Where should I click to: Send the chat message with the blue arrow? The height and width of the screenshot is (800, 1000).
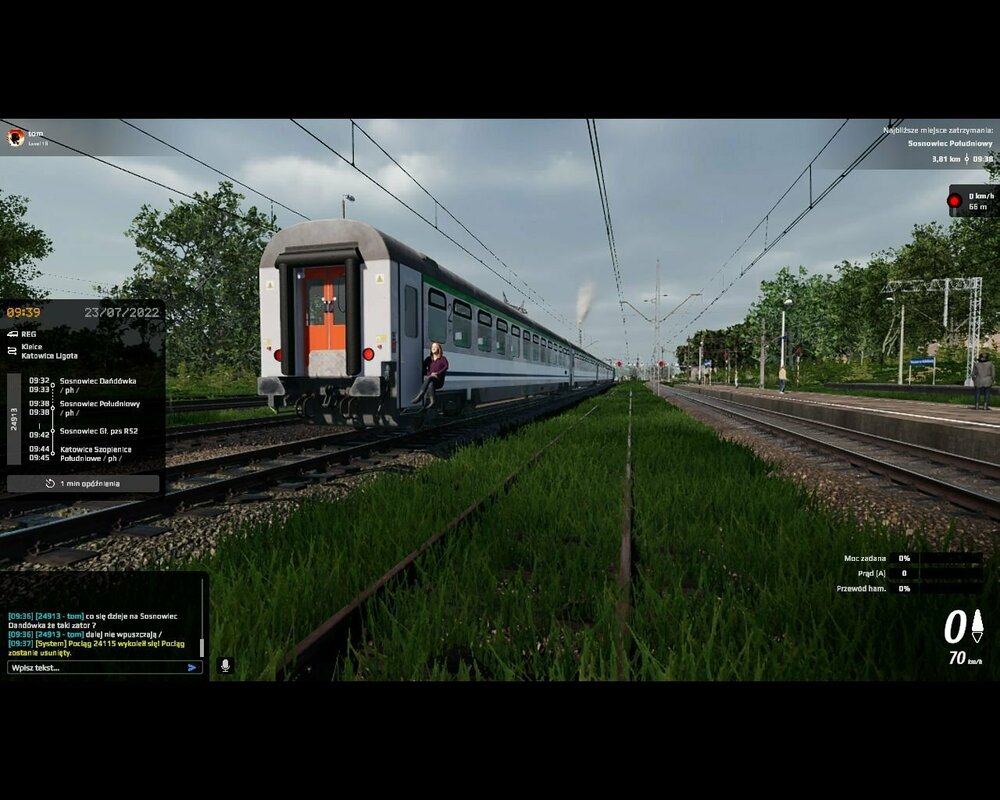click(x=193, y=667)
